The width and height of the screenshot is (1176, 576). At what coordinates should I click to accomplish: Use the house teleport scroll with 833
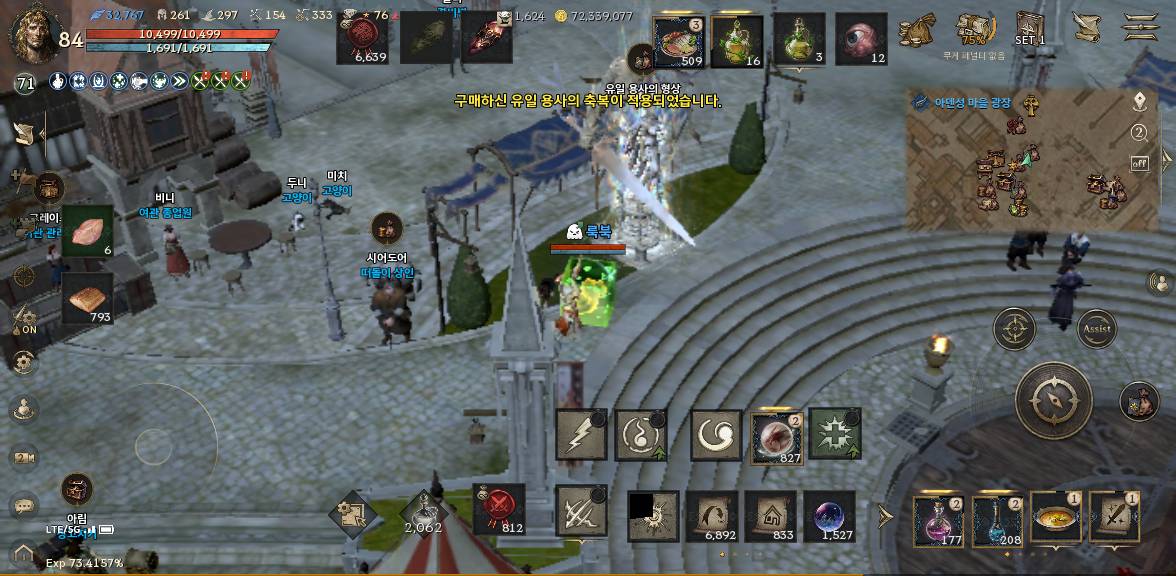[x=770, y=517]
